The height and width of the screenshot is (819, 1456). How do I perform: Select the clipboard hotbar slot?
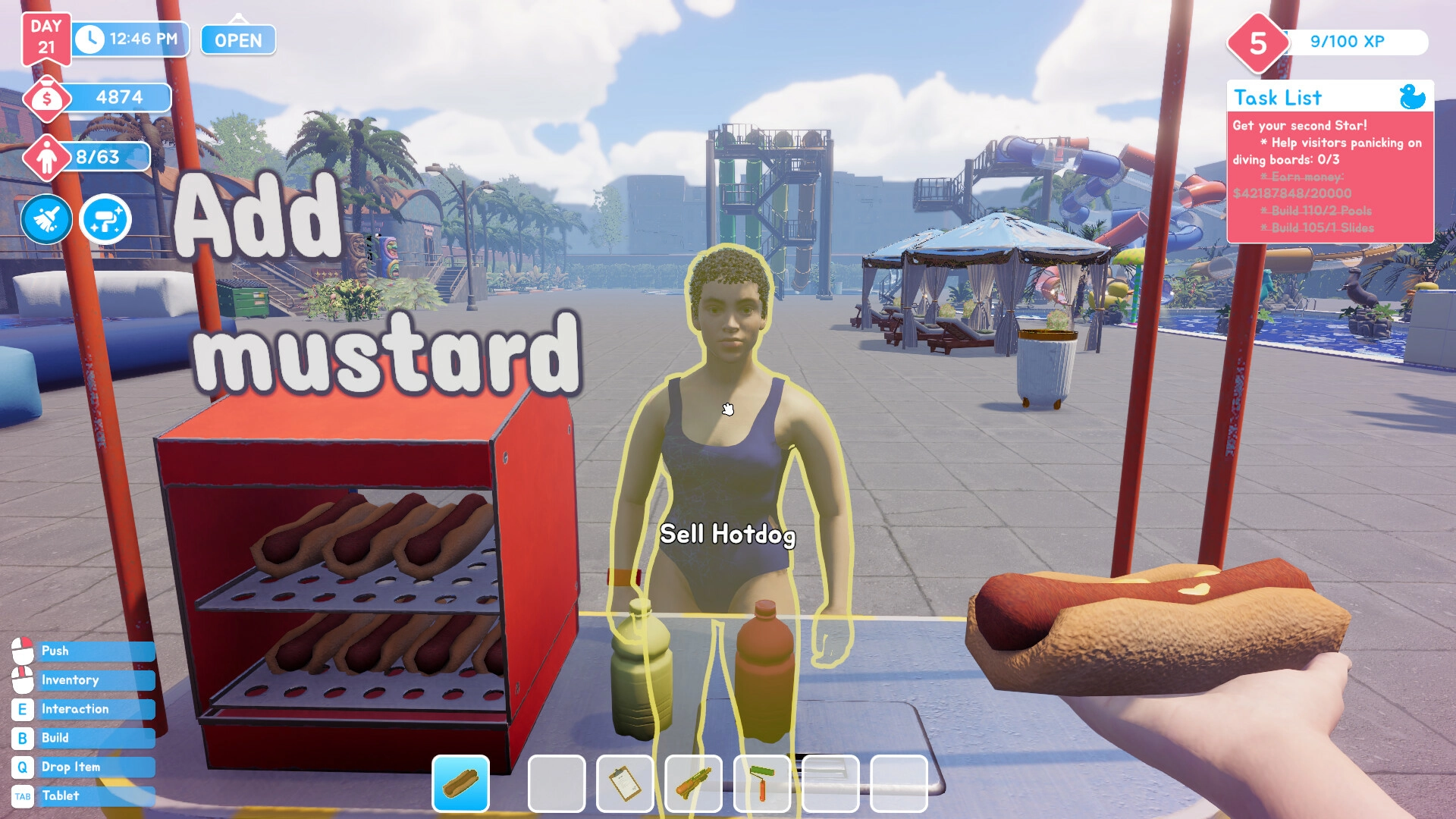point(625,783)
